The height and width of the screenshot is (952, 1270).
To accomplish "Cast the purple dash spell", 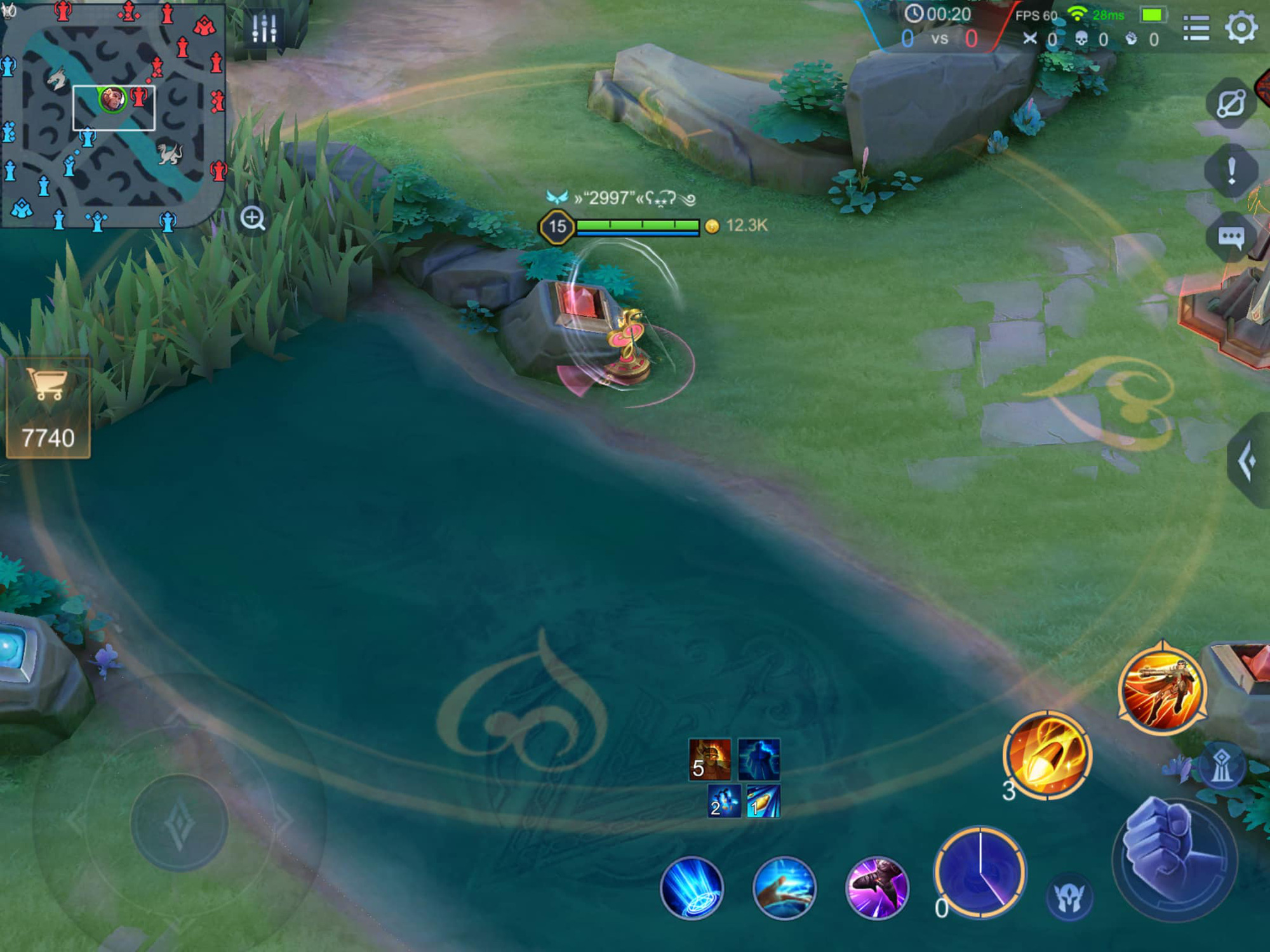I will point(877,888).
